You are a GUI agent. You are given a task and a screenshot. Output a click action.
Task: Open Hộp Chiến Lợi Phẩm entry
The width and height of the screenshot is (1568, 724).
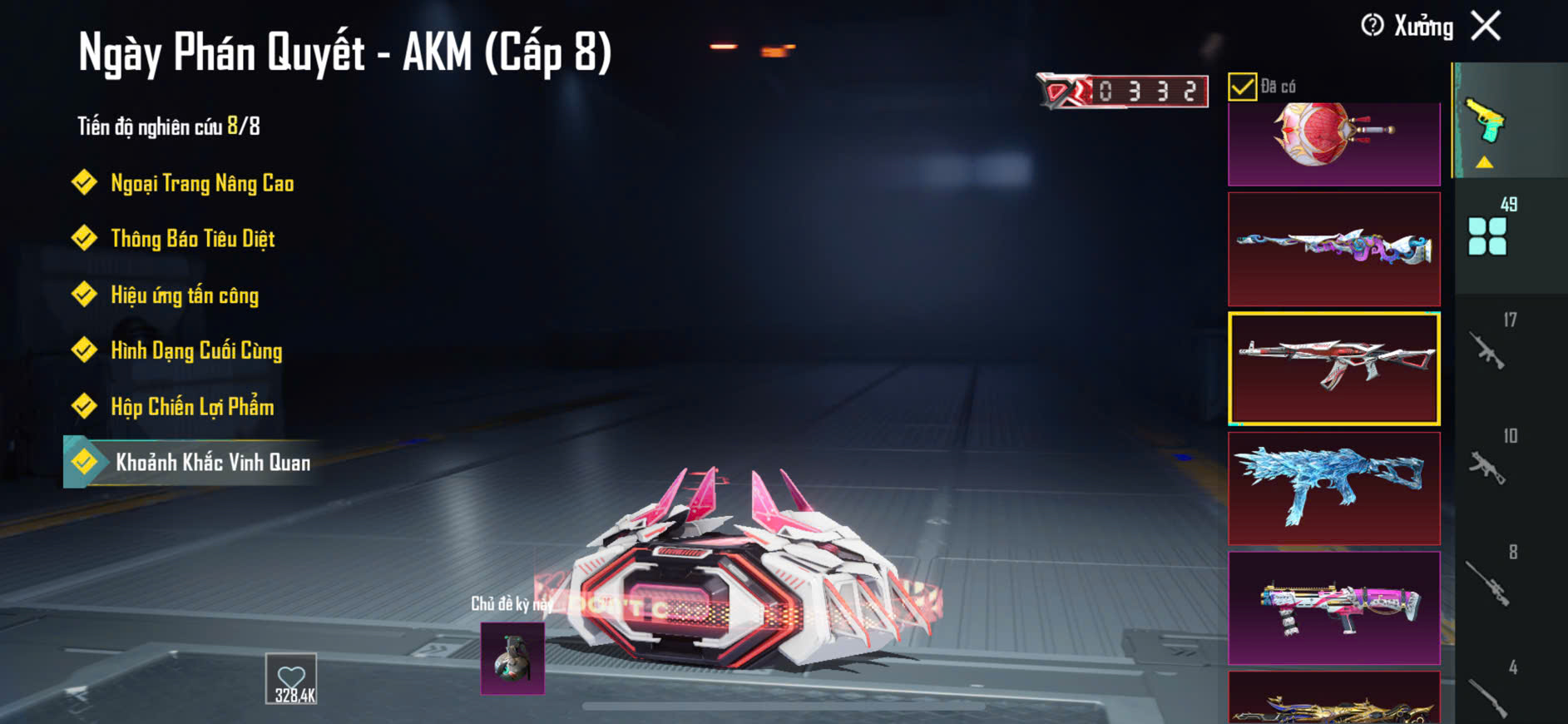192,407
